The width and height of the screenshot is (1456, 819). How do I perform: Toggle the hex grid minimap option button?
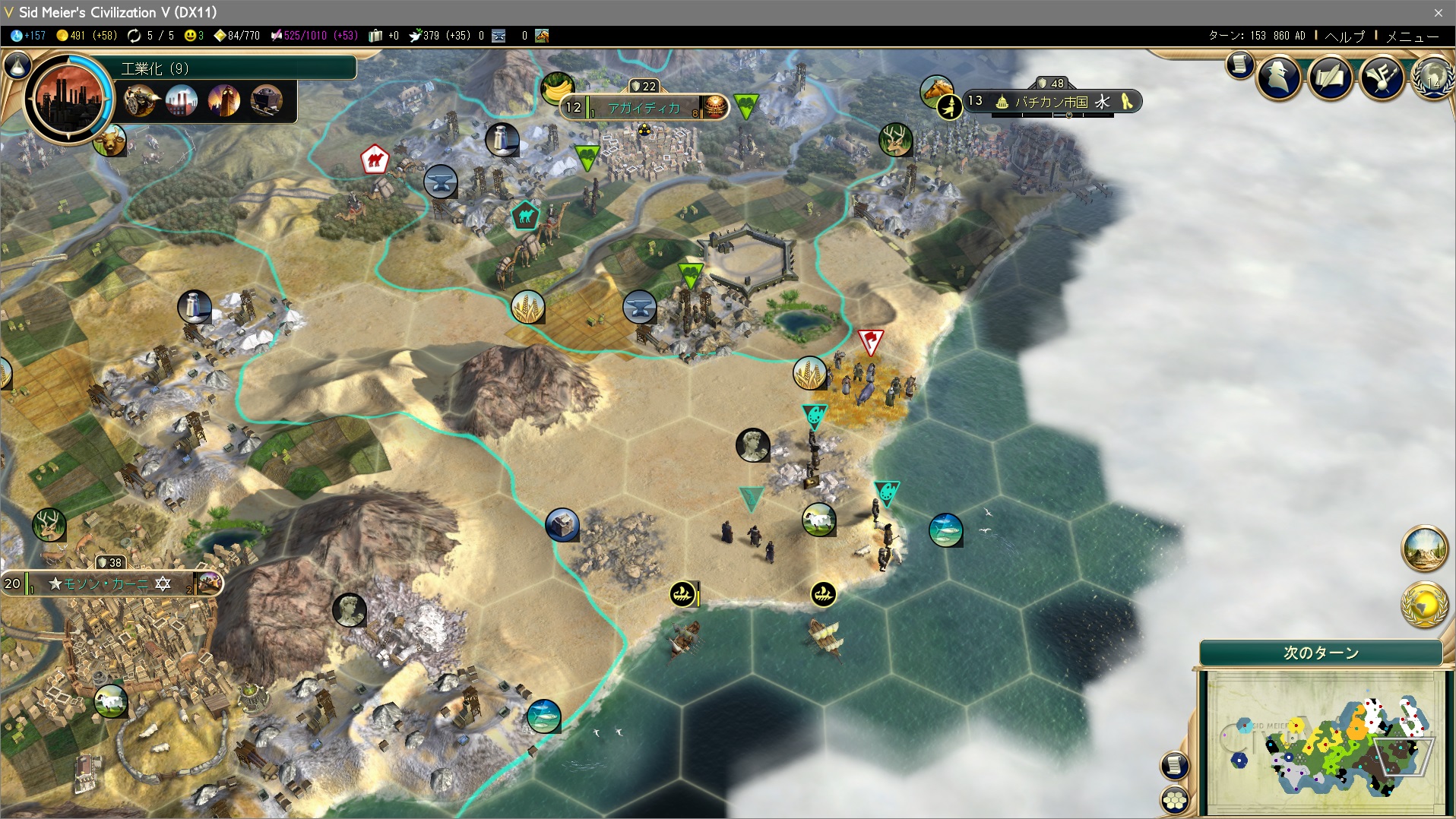point(1175,800)
